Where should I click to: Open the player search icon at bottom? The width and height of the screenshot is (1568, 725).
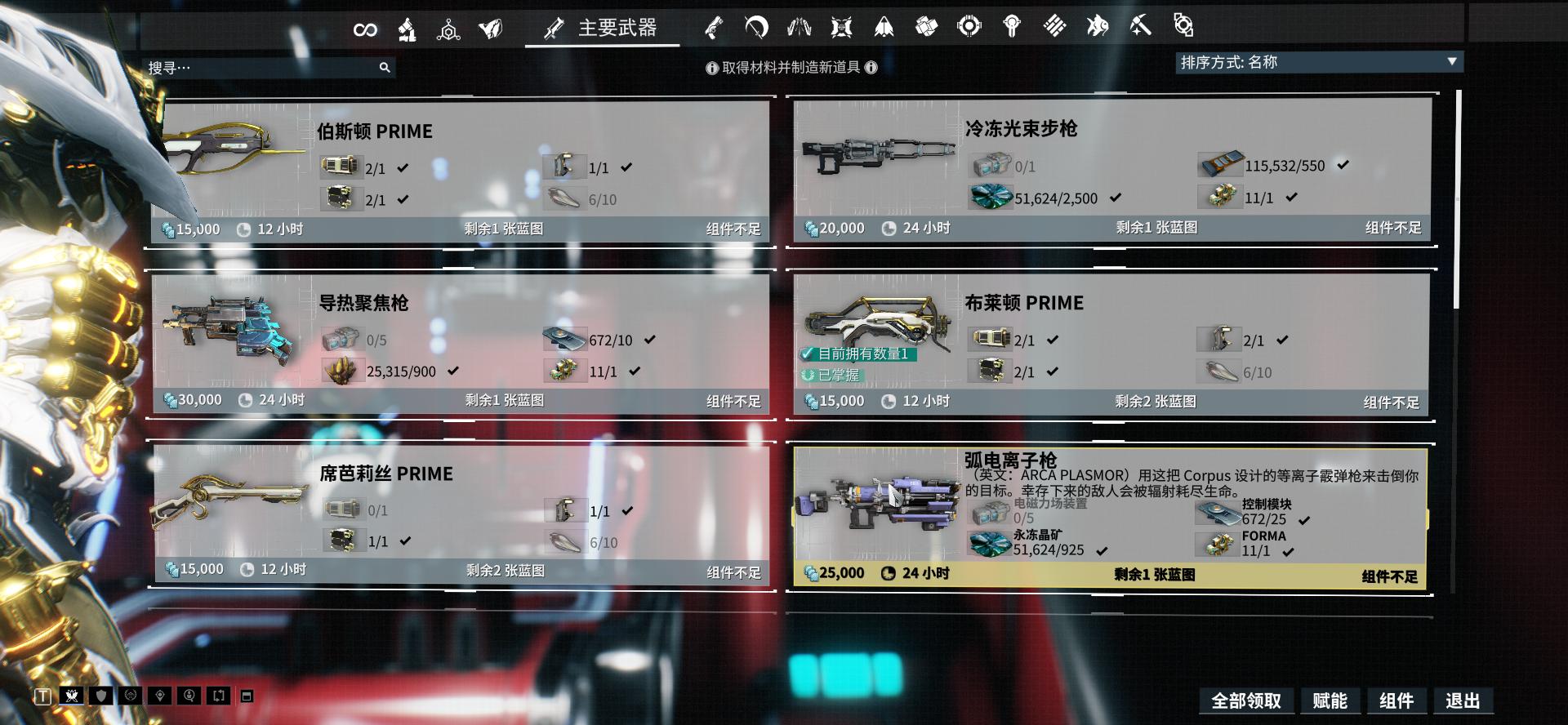(189, 696)
